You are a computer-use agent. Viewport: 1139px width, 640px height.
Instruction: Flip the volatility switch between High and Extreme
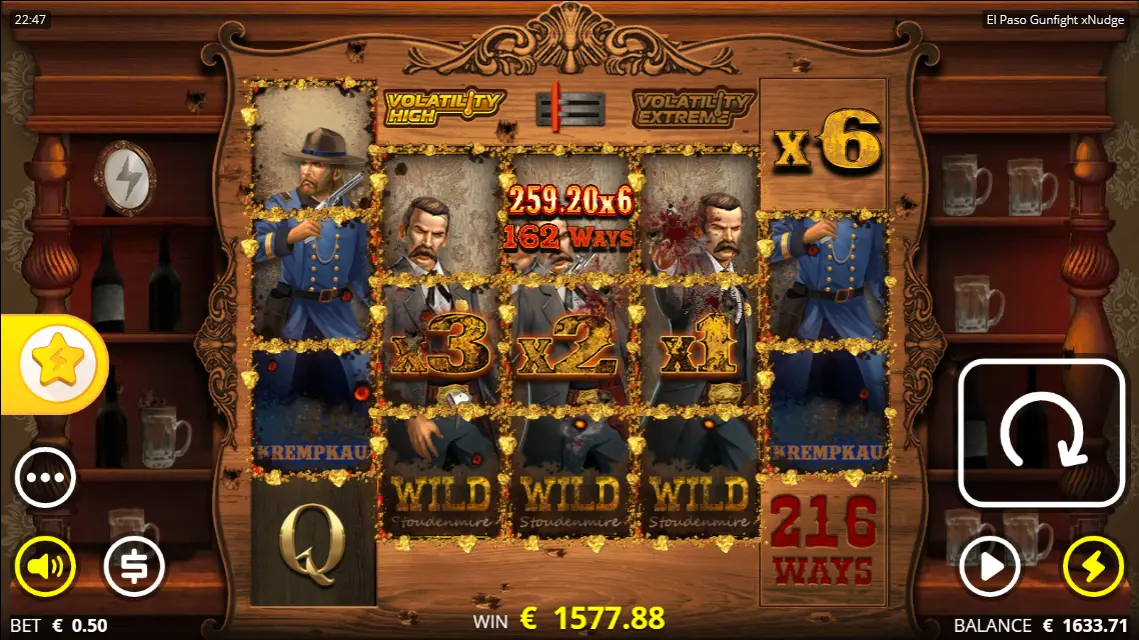click(570, 108)
